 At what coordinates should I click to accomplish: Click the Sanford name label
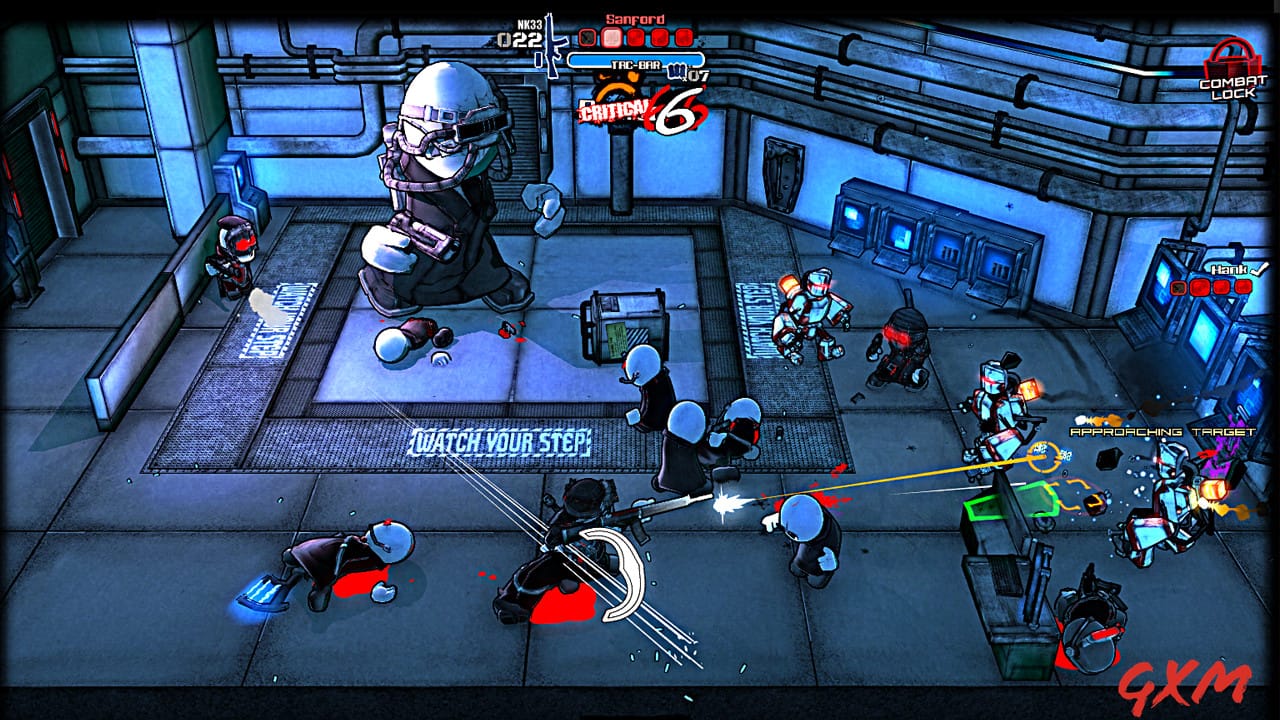click(634, 19)
